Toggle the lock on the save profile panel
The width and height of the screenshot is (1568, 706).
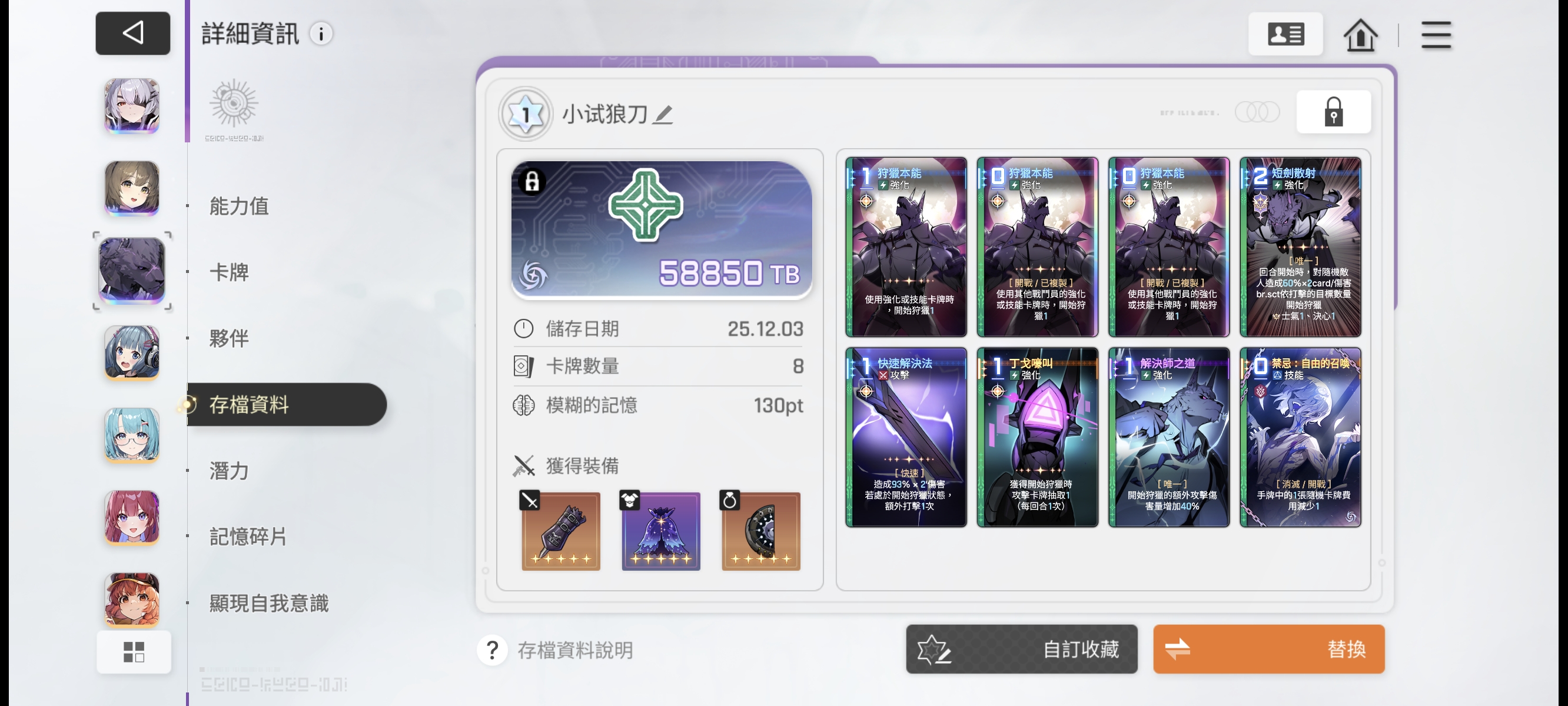tap(1333, 112)
